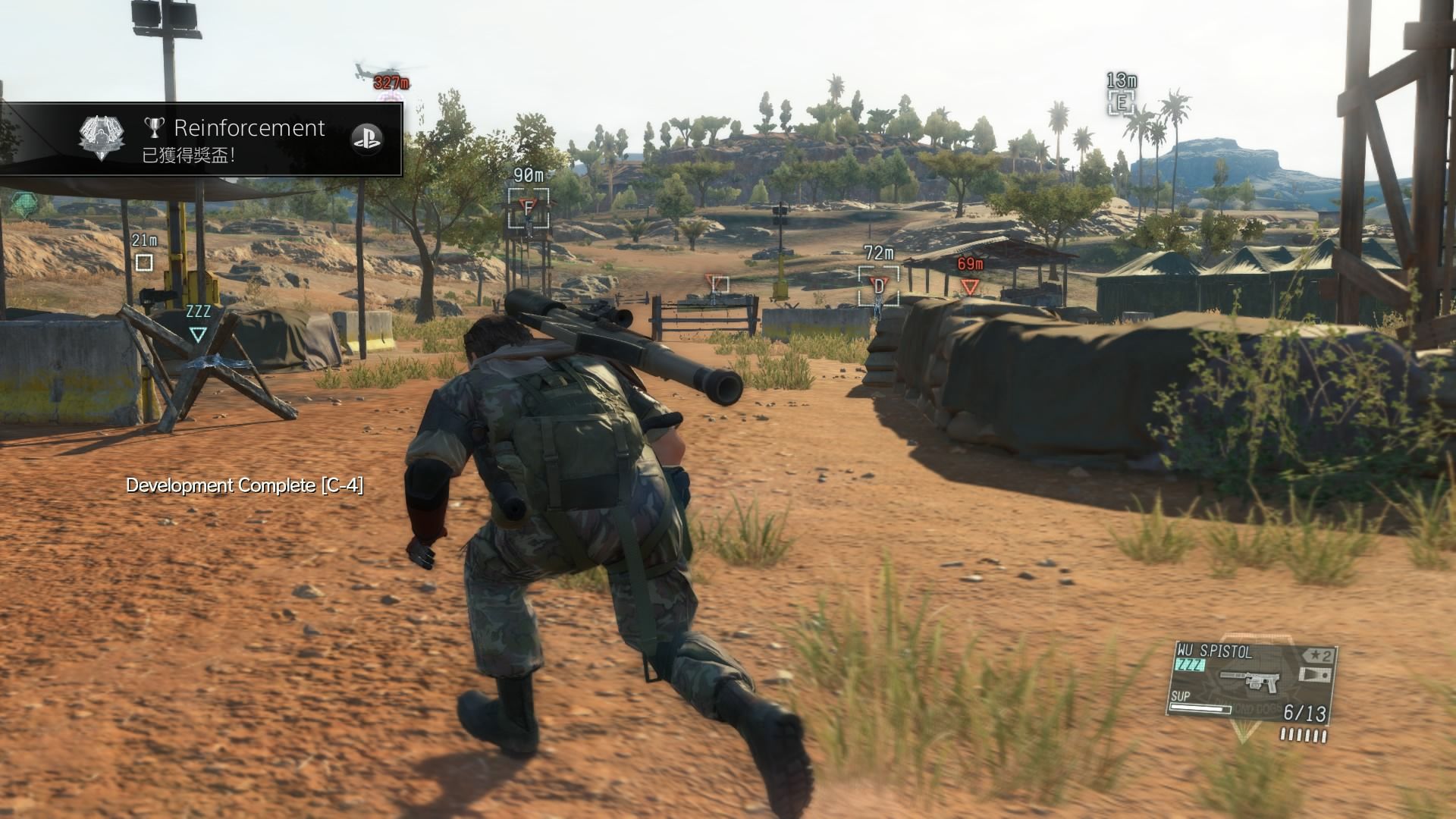Select the sleeping ZZZ enemy marker

tap(198, 334)
